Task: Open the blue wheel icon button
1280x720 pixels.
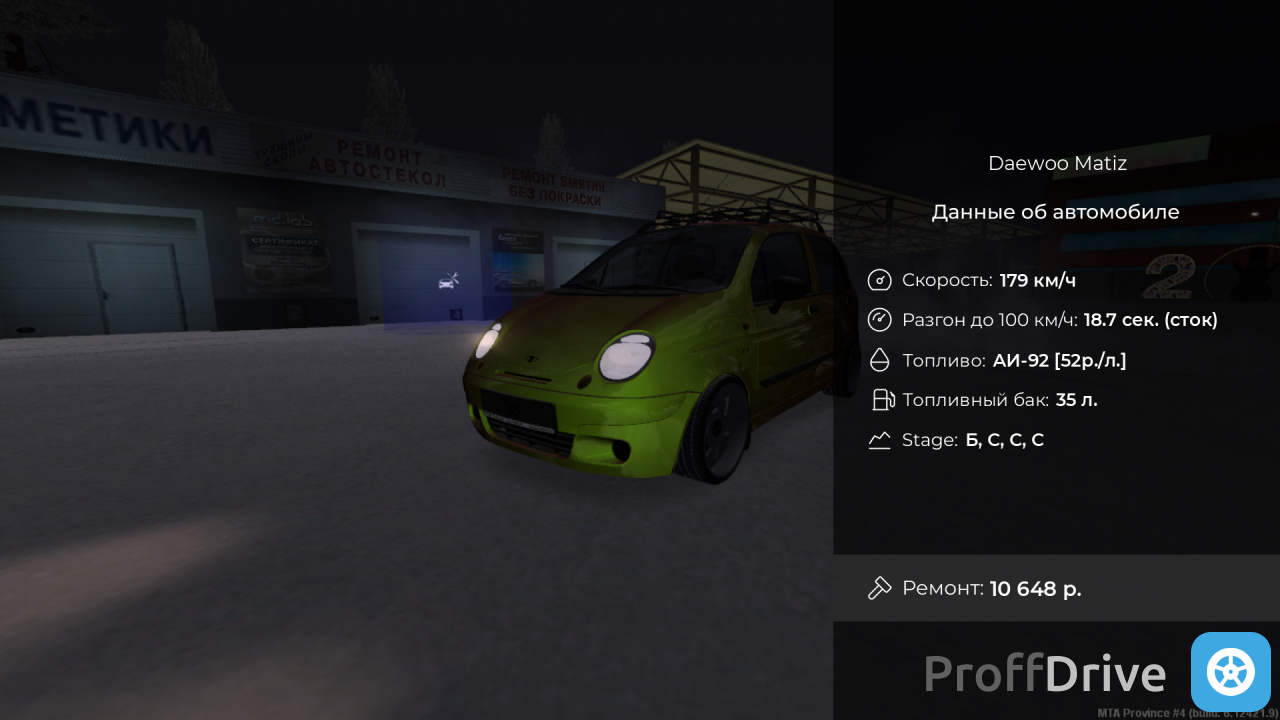Action: coord(1230,672)
